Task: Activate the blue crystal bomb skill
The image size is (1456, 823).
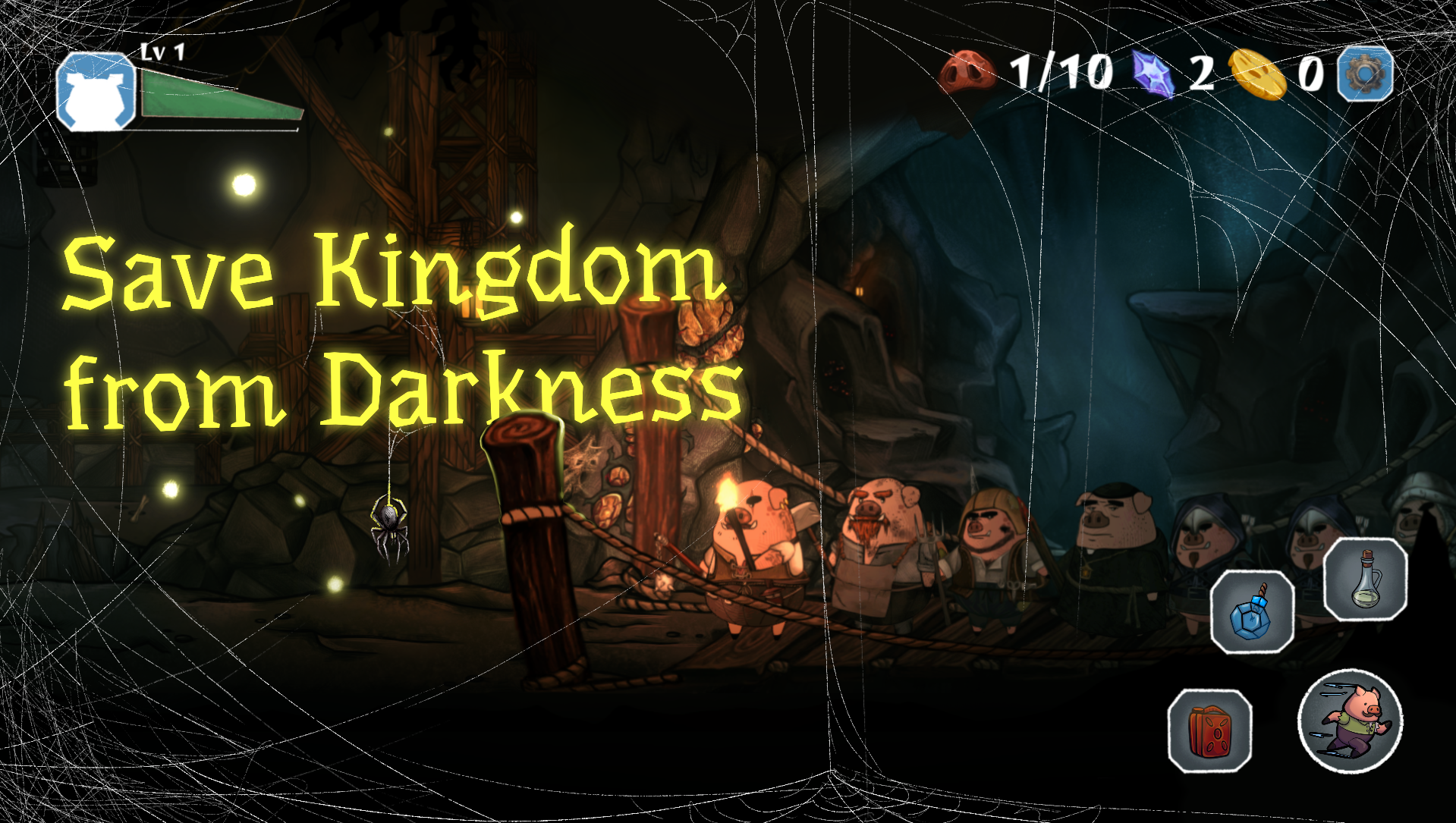Action: 1253,611
